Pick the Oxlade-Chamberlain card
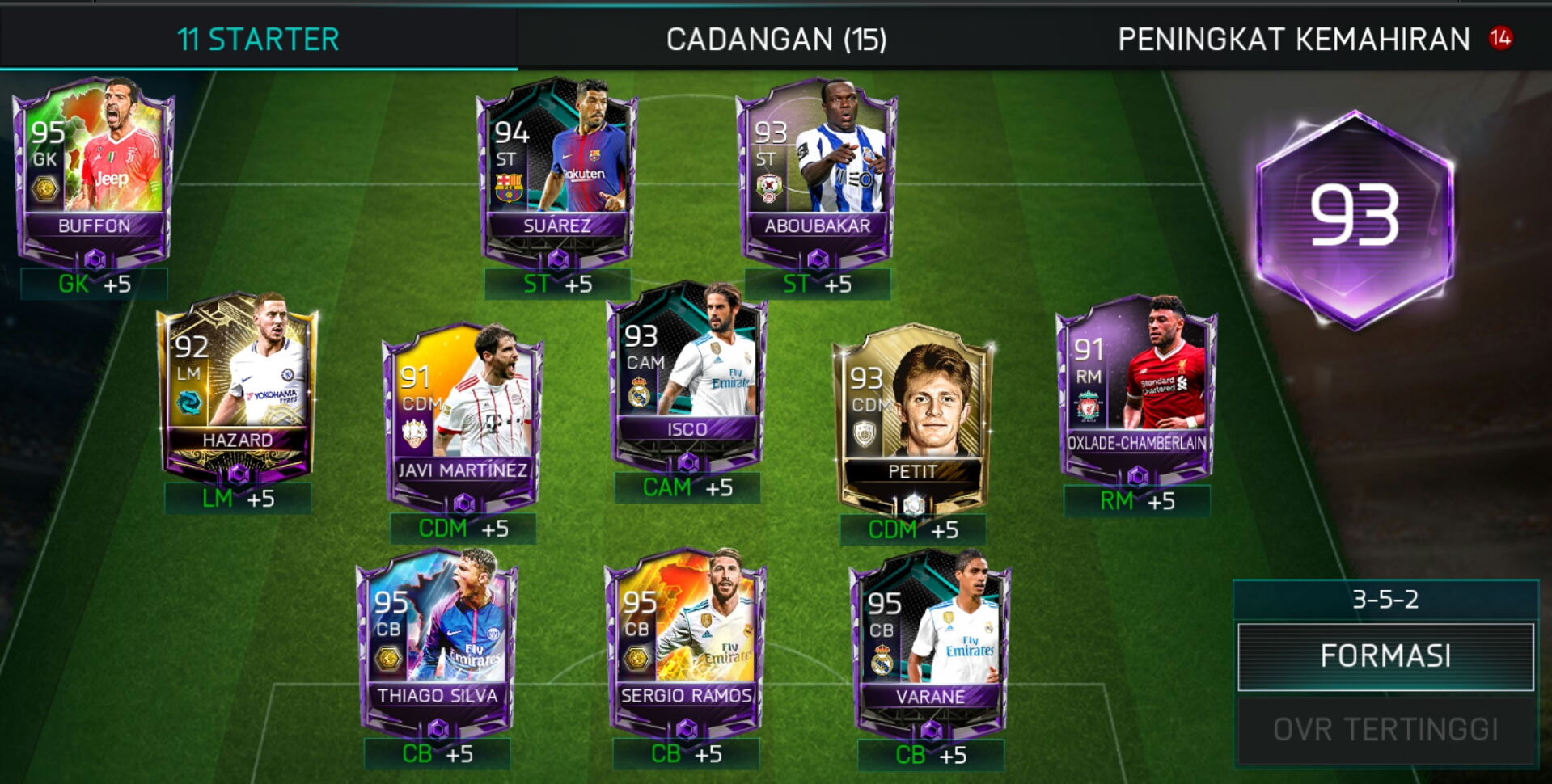Viewport: 1552px width, 784px height. pos(1136,390)
